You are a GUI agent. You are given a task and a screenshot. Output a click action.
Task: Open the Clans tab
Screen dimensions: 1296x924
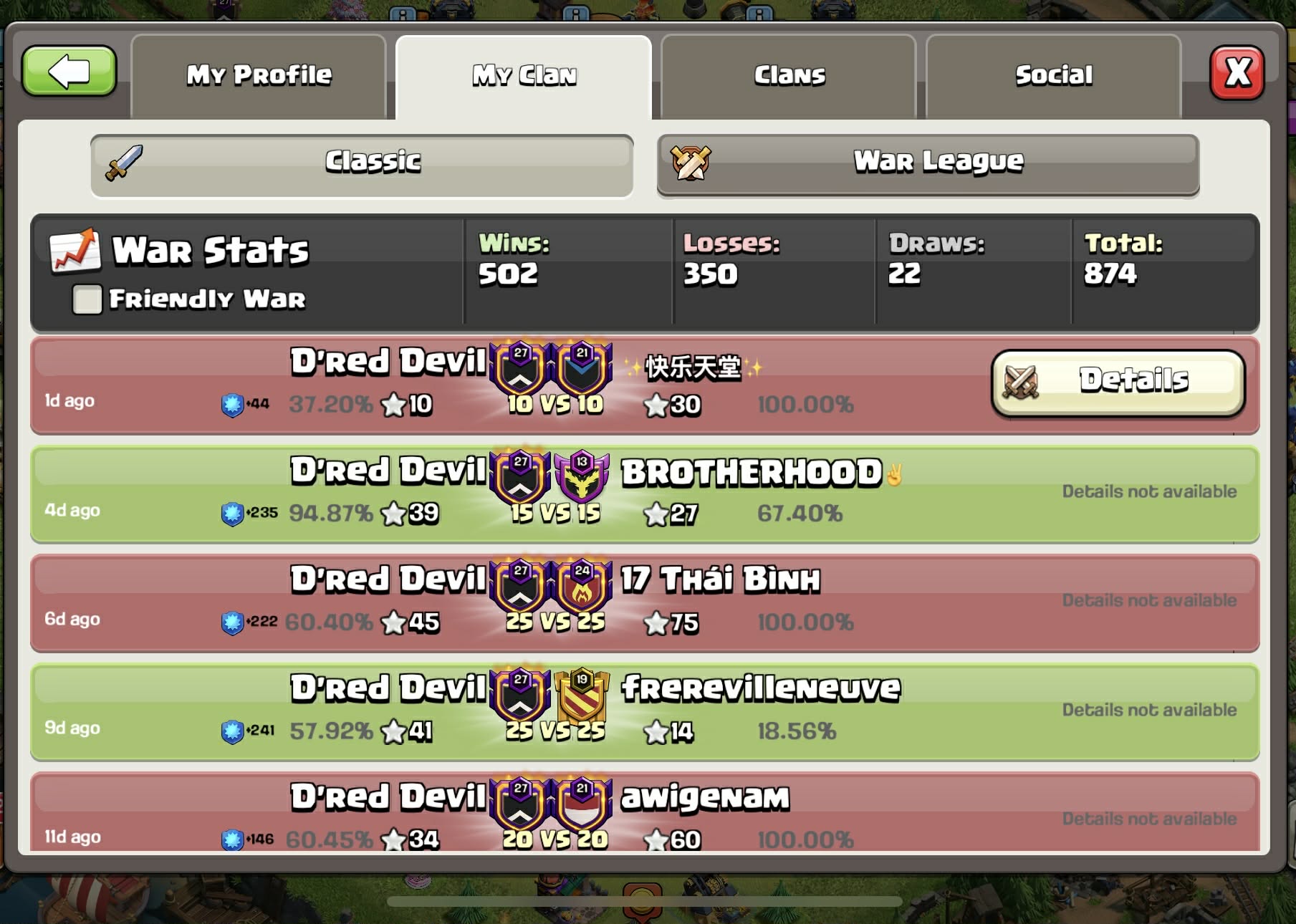click(x=789, y=75)
